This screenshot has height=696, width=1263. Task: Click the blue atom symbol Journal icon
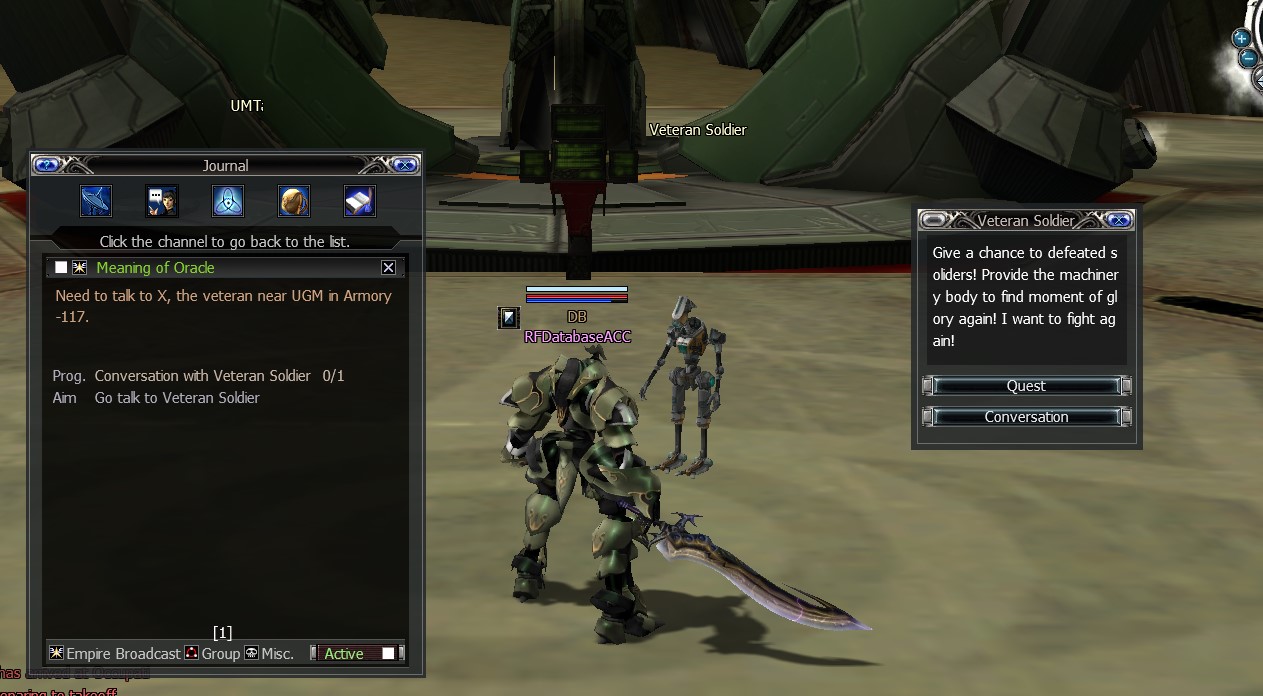pyautogui.click(x=228, y=201)
